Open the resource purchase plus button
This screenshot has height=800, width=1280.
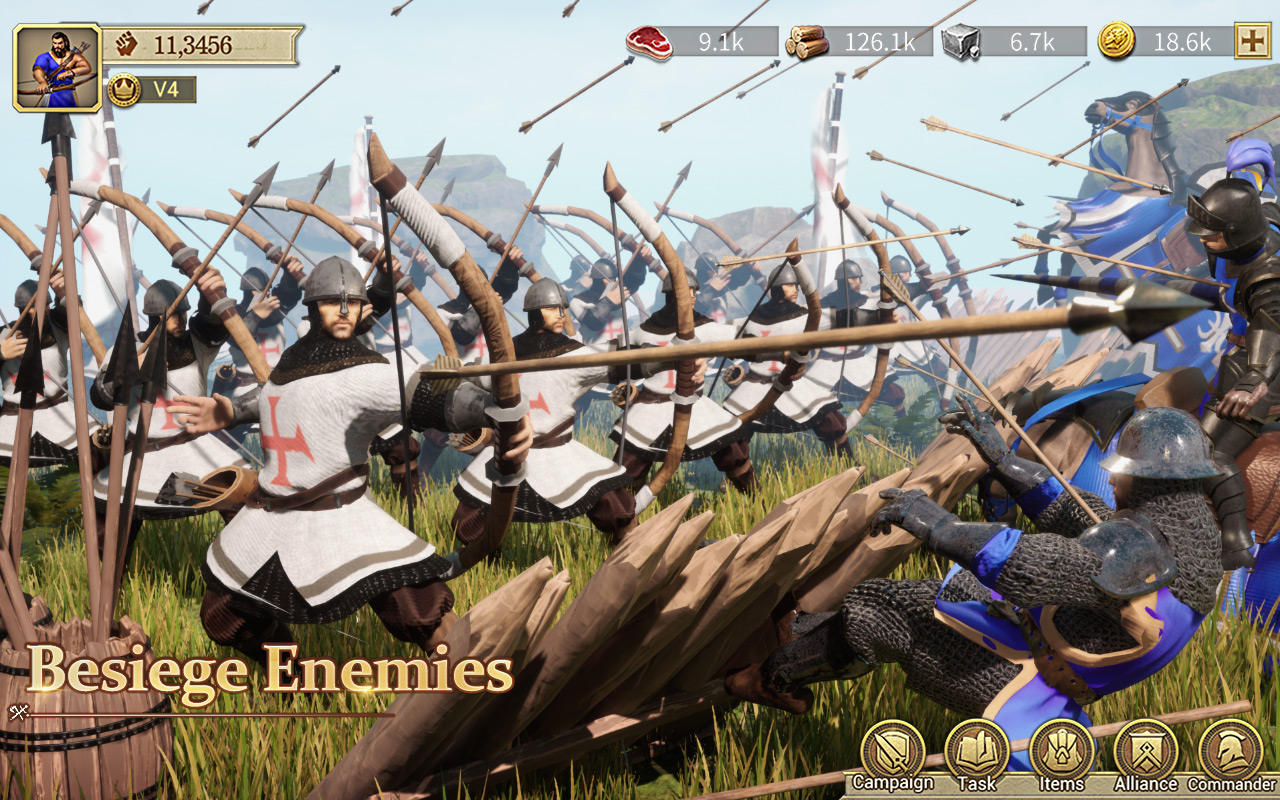pyautogui.click(x=1253, y=42)
